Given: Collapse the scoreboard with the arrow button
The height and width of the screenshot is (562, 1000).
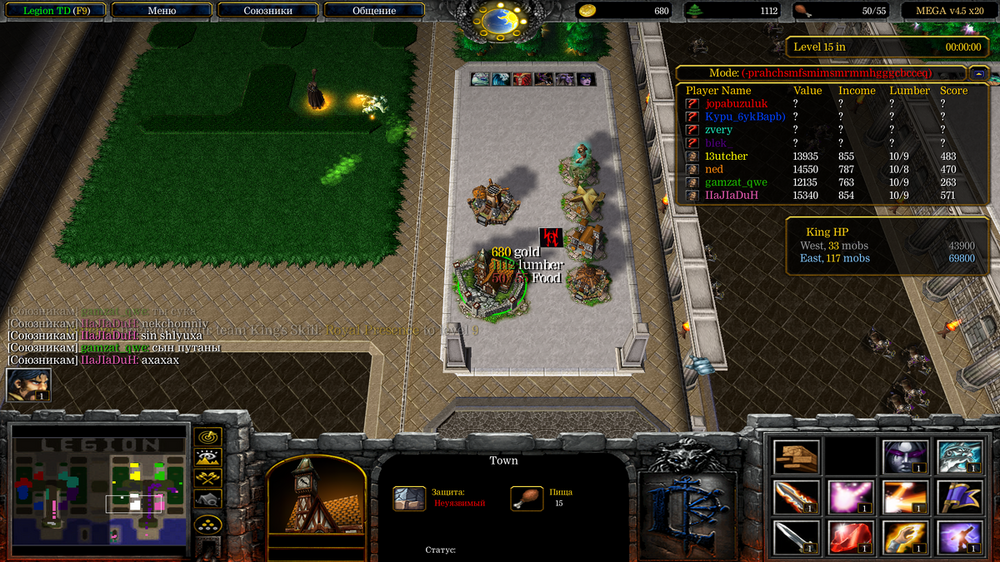Looking at the screenshot, I should (978, 73).
